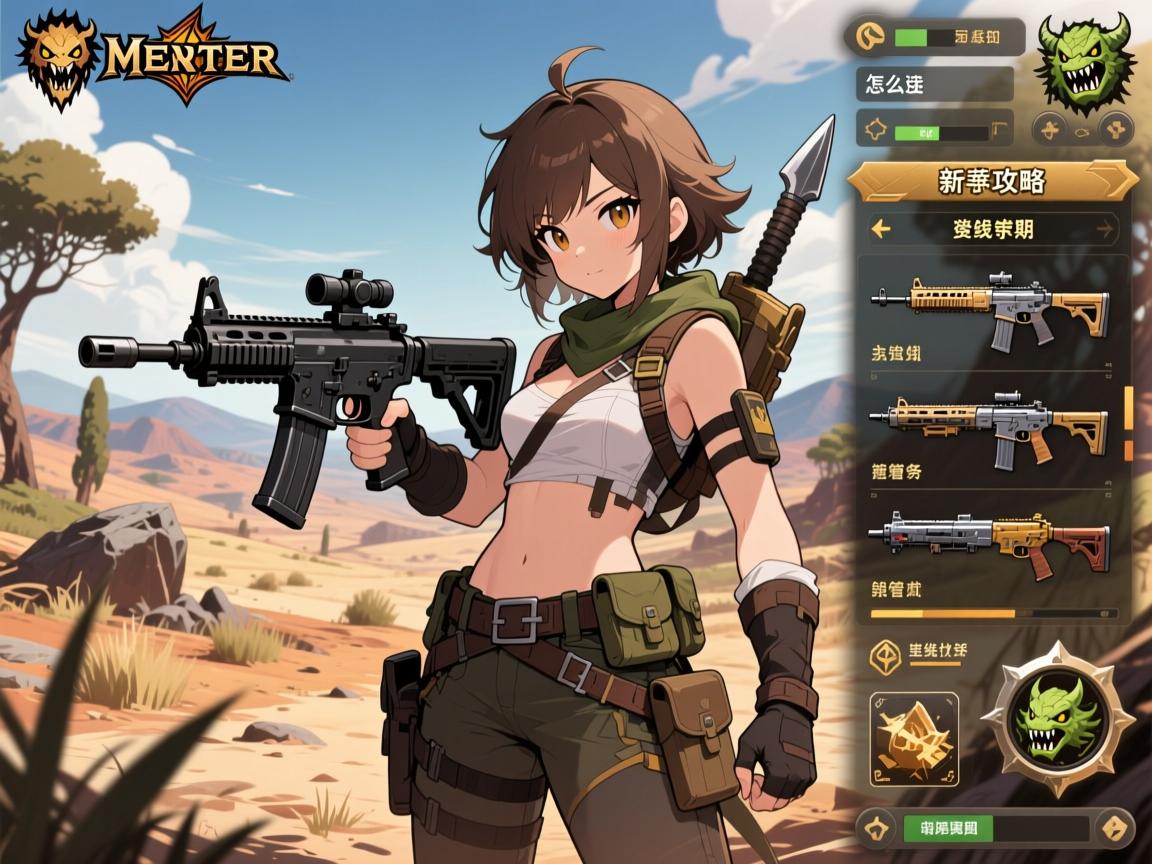Open the golden shard item slot
1152x864 pixels.
point(914,737)
